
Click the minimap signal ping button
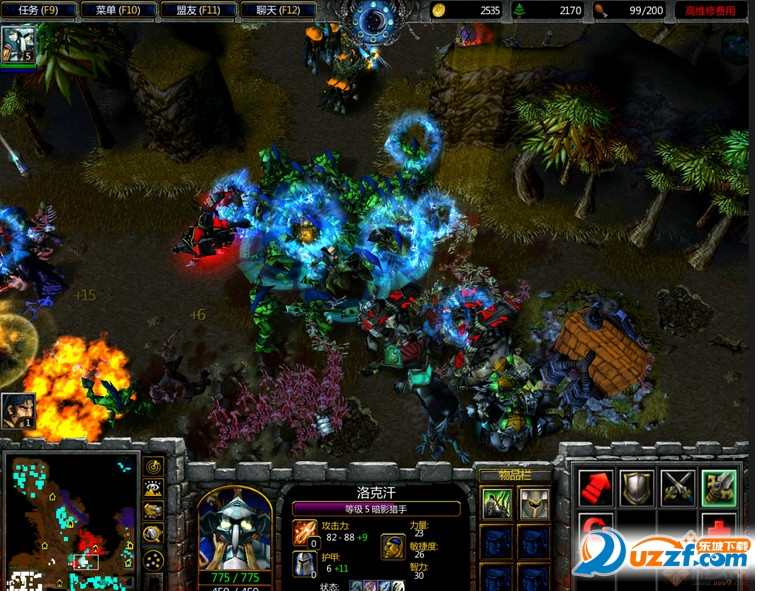click(x=154, y=466)
